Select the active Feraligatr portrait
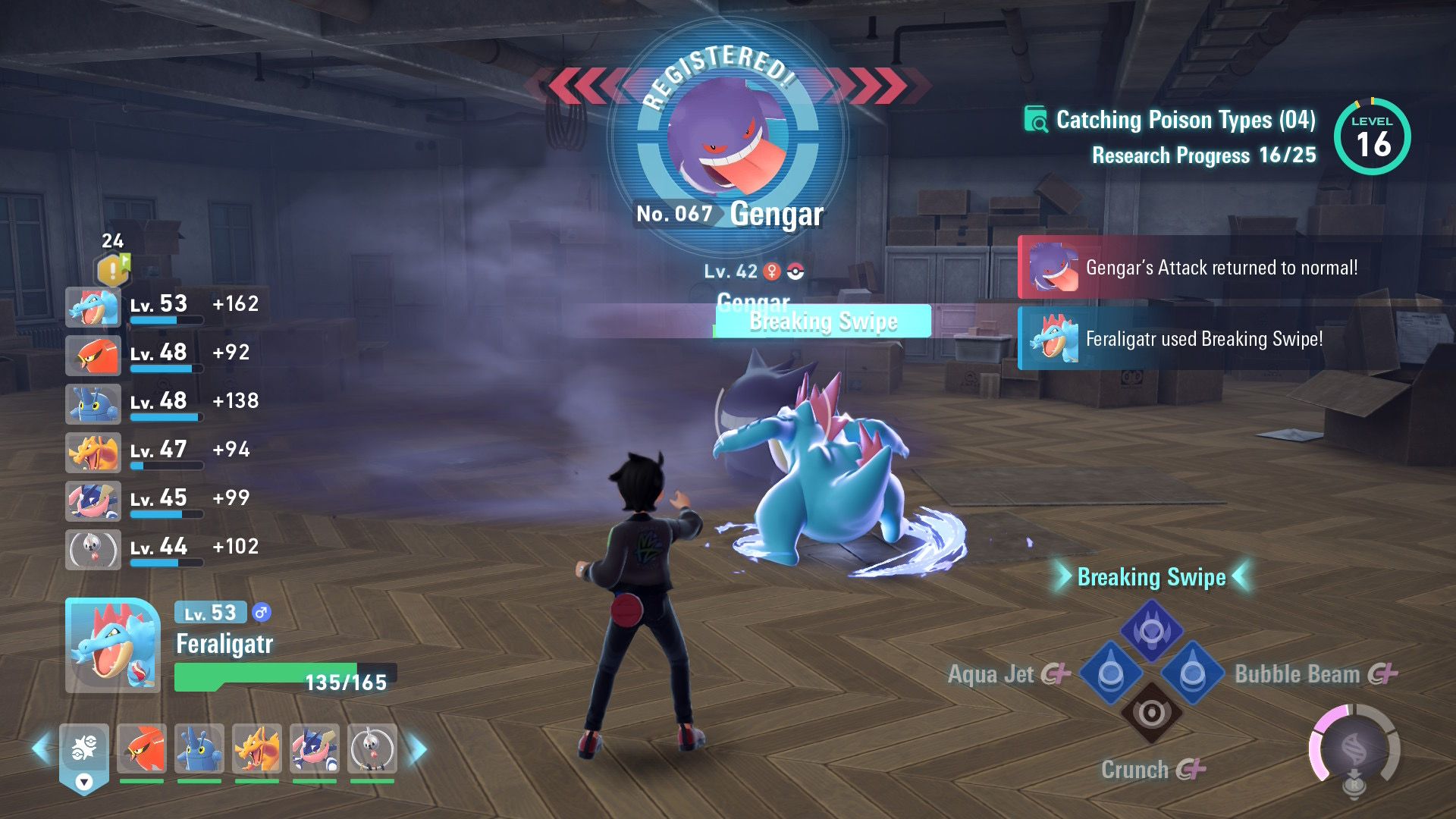 (113, 645)
